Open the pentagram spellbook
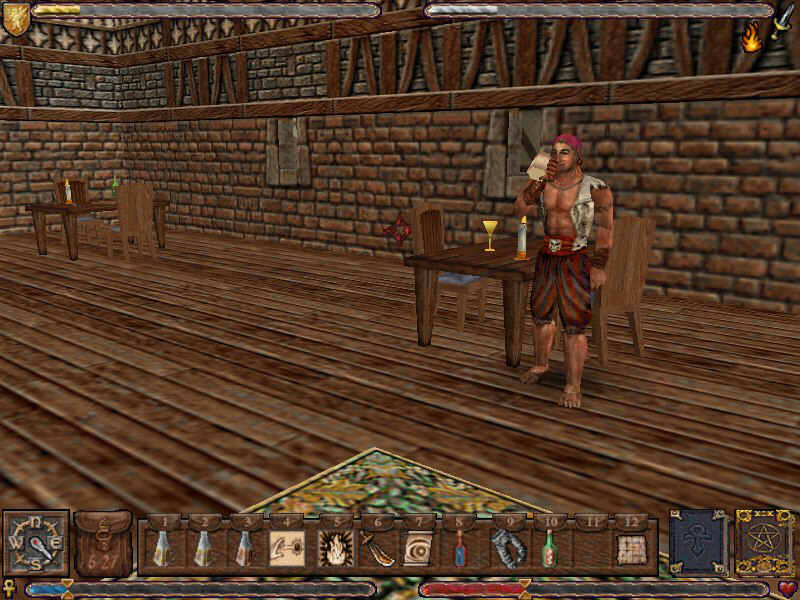Screen dimensions: 800x600 (764, 543)
